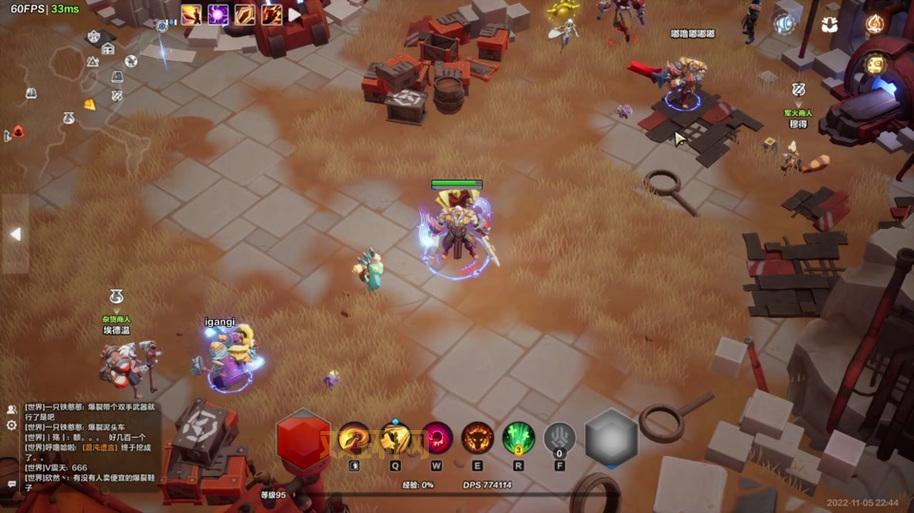Click the grey hexagon energy orb
Screen dimensions: 914x513
(611, 438)
